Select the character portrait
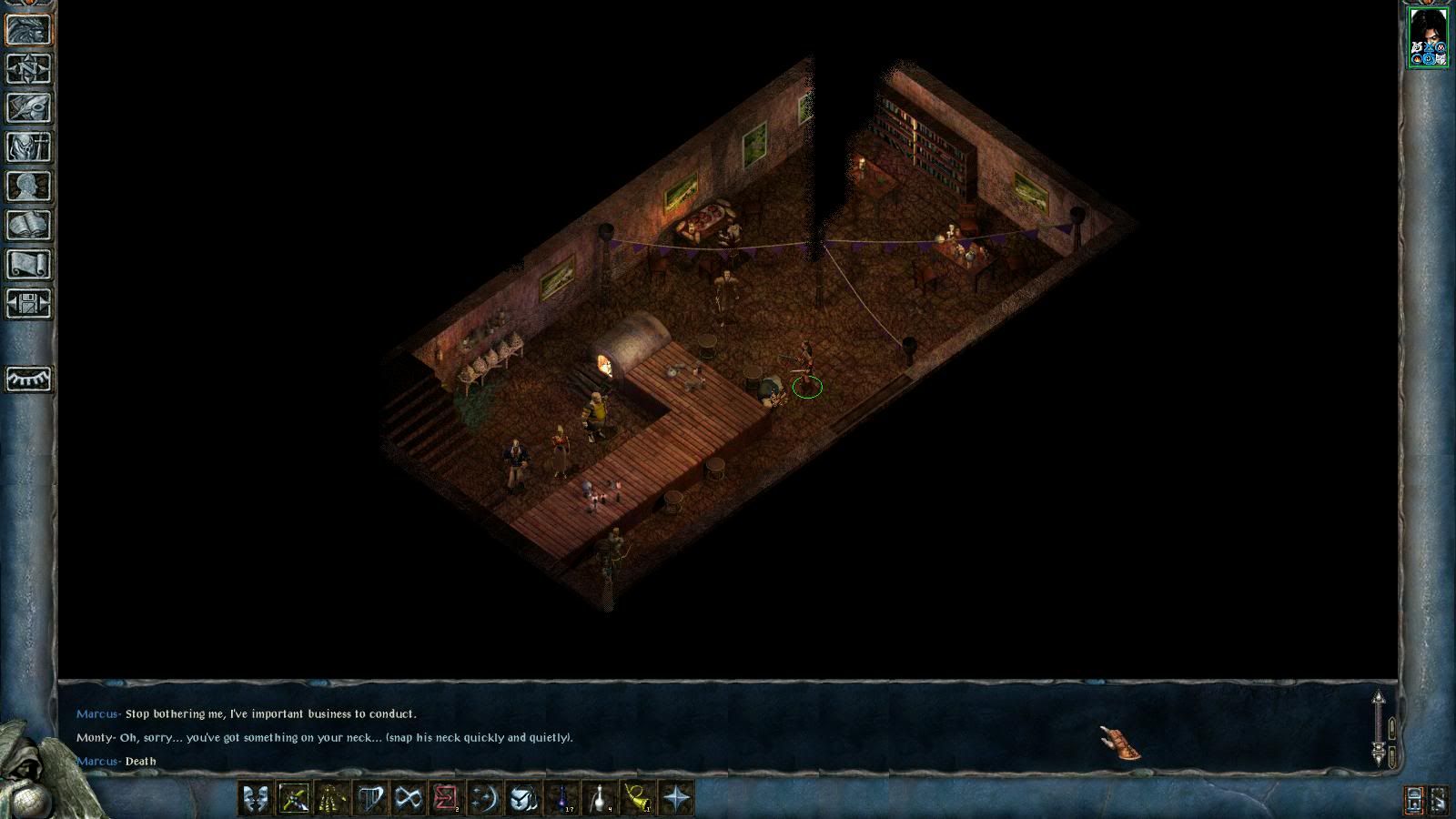Image resolution: width=1456 pixels, height=819 pixels. point(1427,37)
